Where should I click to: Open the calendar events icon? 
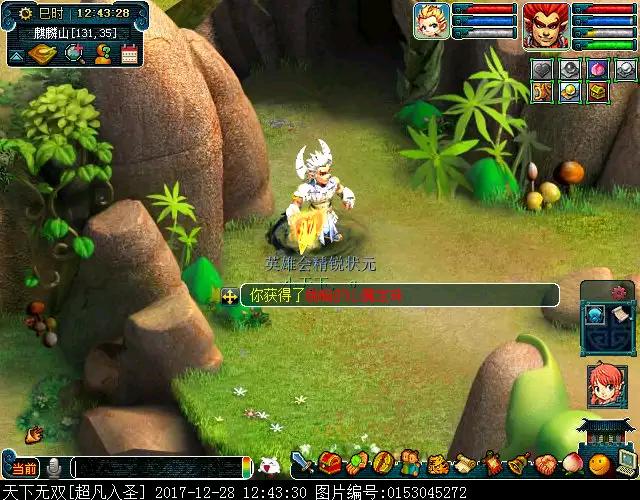pyautogui.click(x=129, y=55)
